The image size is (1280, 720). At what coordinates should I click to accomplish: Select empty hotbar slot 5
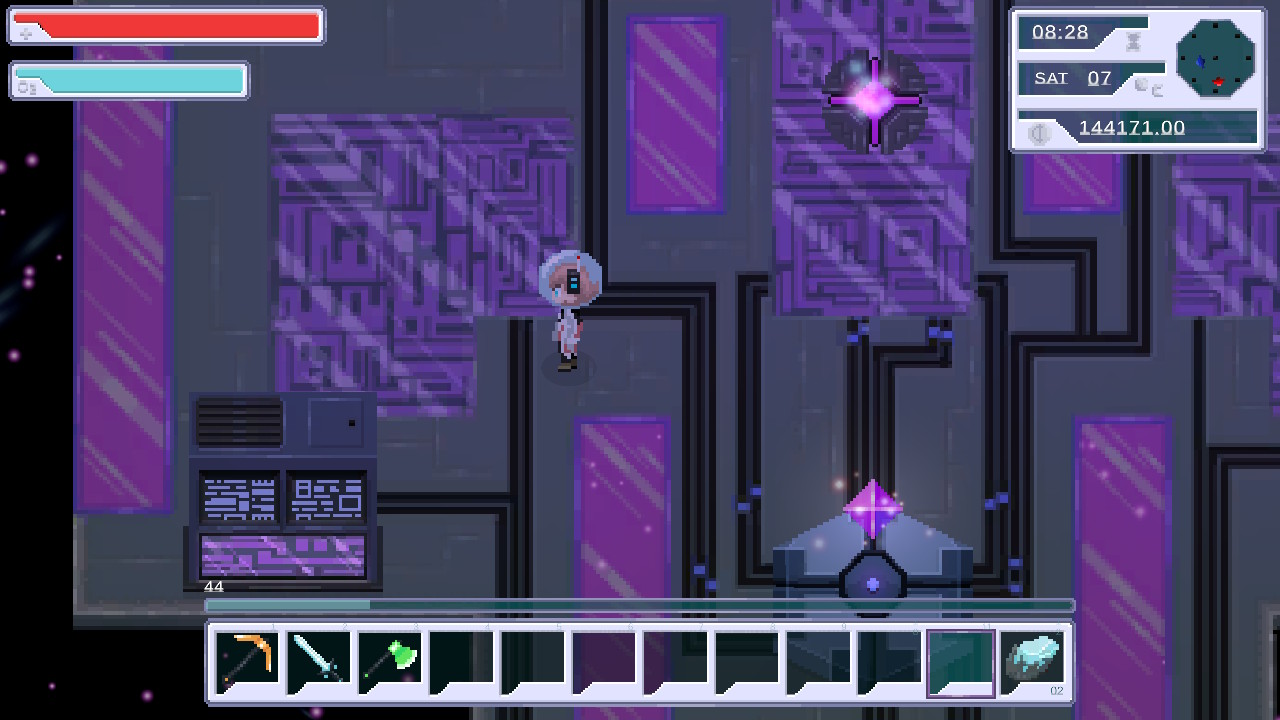pyautogui.click(x=534, y=659)
